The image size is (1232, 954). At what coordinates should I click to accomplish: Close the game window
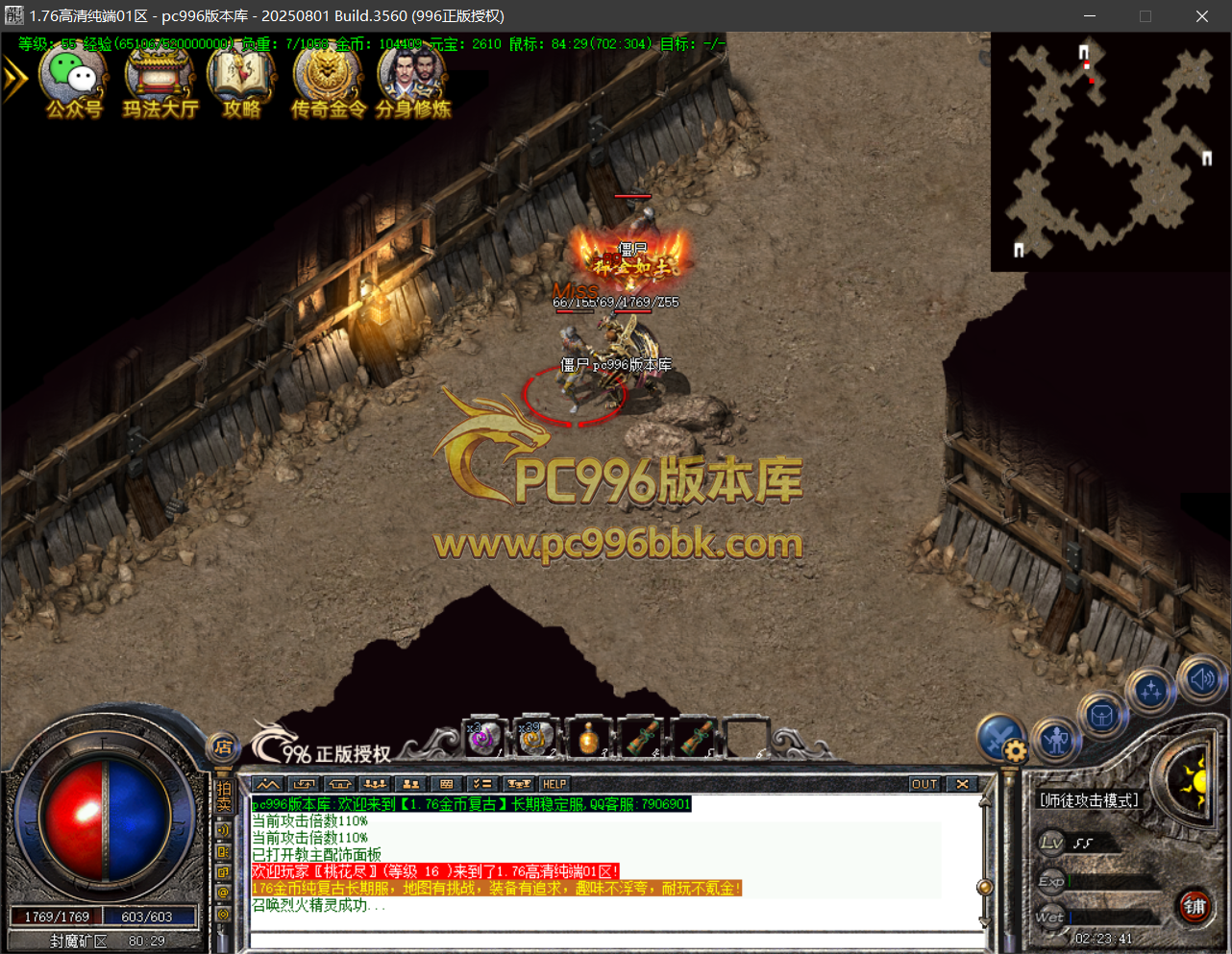click(1201, 16)
